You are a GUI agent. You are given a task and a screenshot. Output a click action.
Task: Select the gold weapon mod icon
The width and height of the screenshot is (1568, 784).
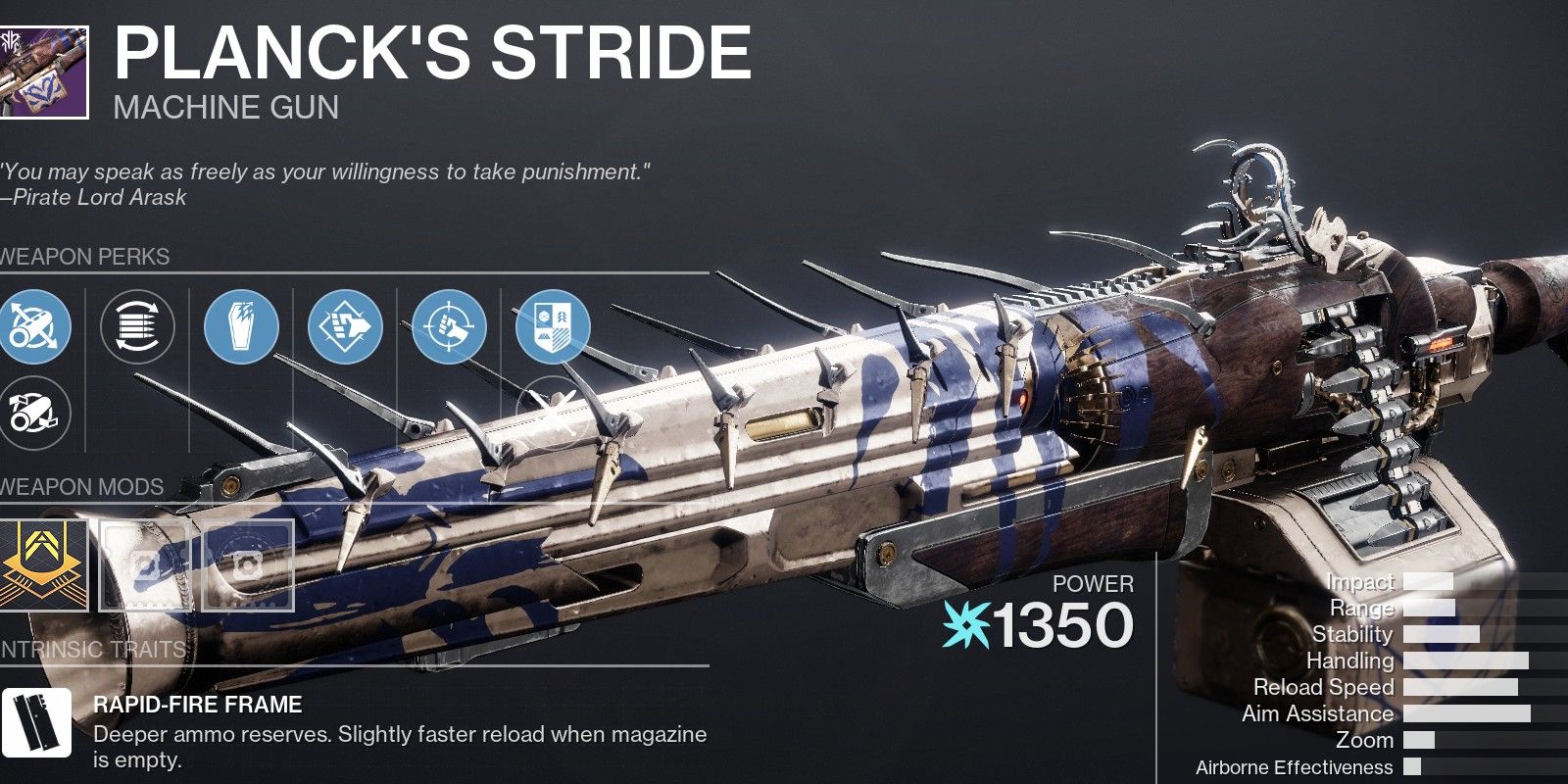(x=44, y=563)
